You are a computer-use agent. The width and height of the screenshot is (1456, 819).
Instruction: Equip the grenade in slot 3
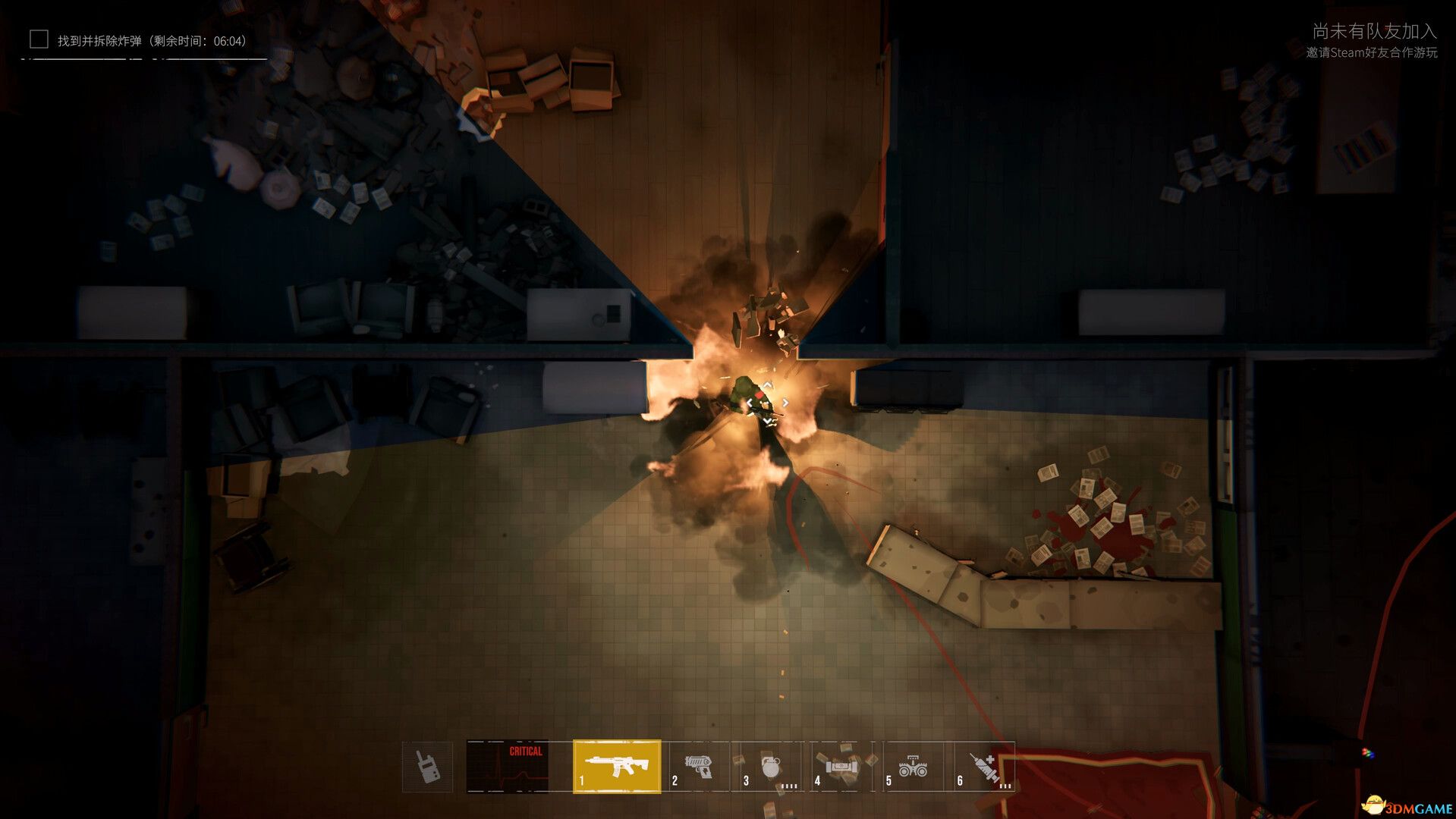[769, 767]
